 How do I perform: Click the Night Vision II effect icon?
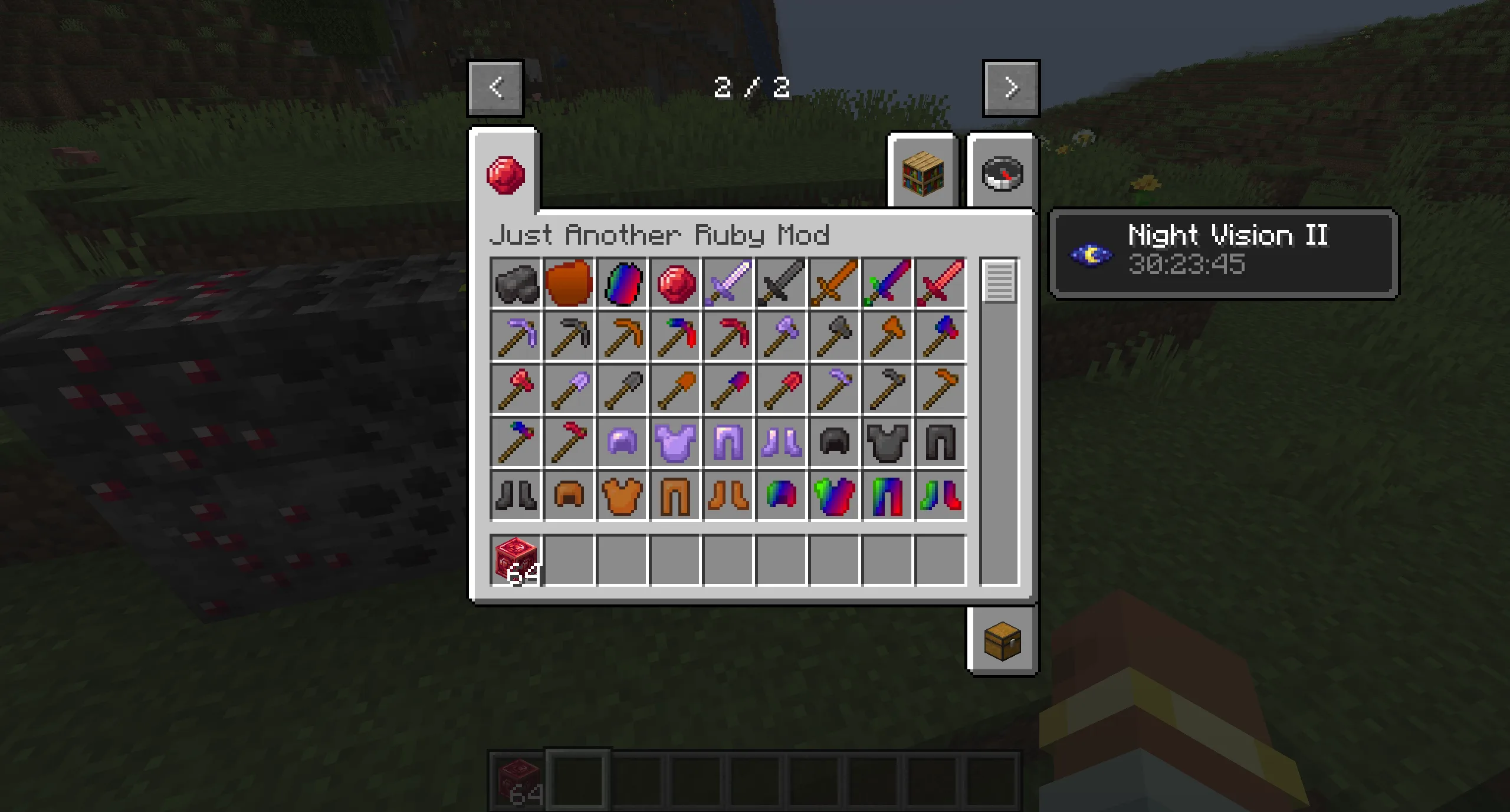tap(1091, 255)
